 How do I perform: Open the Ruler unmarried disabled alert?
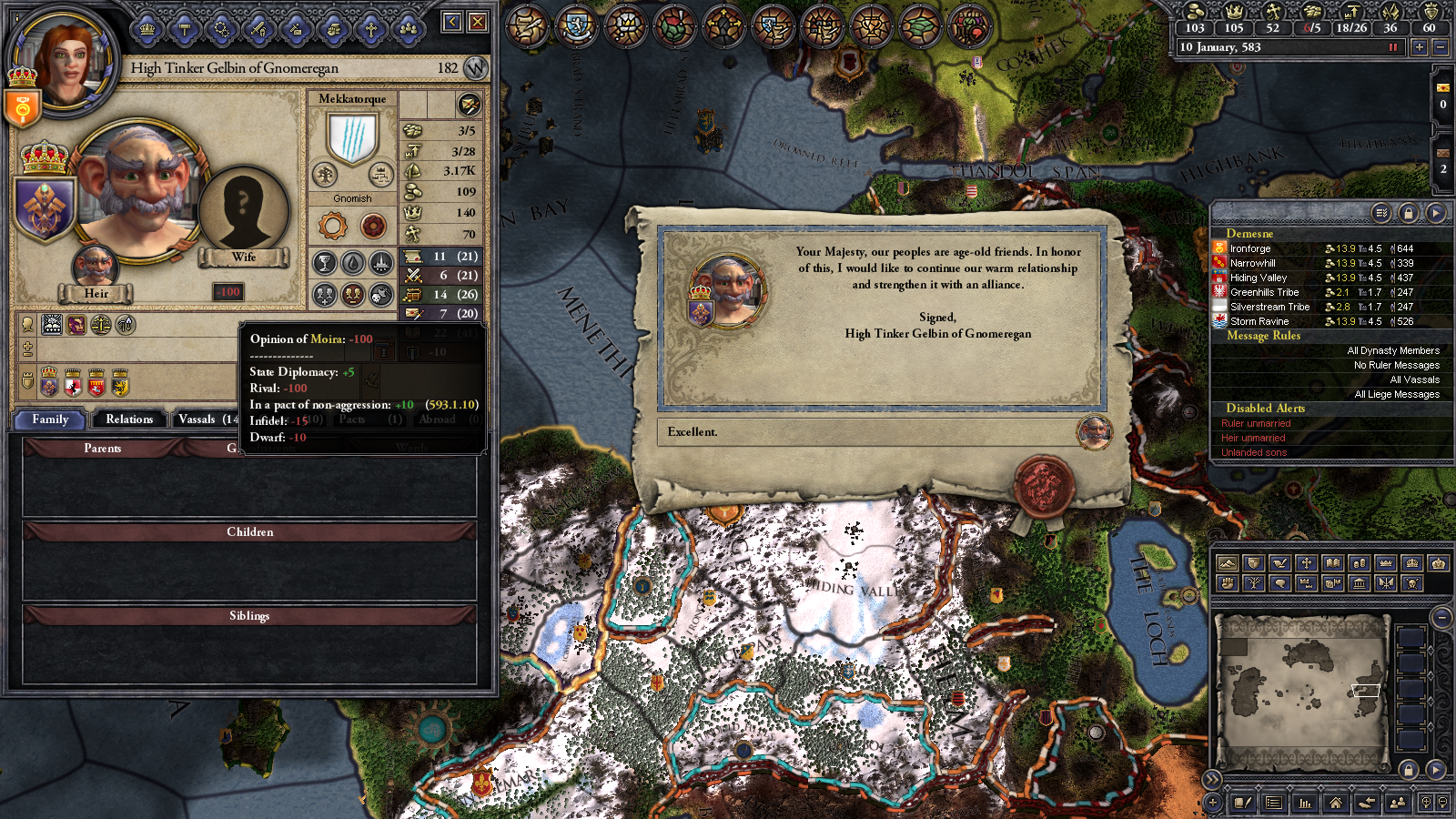pos(1256,423)
